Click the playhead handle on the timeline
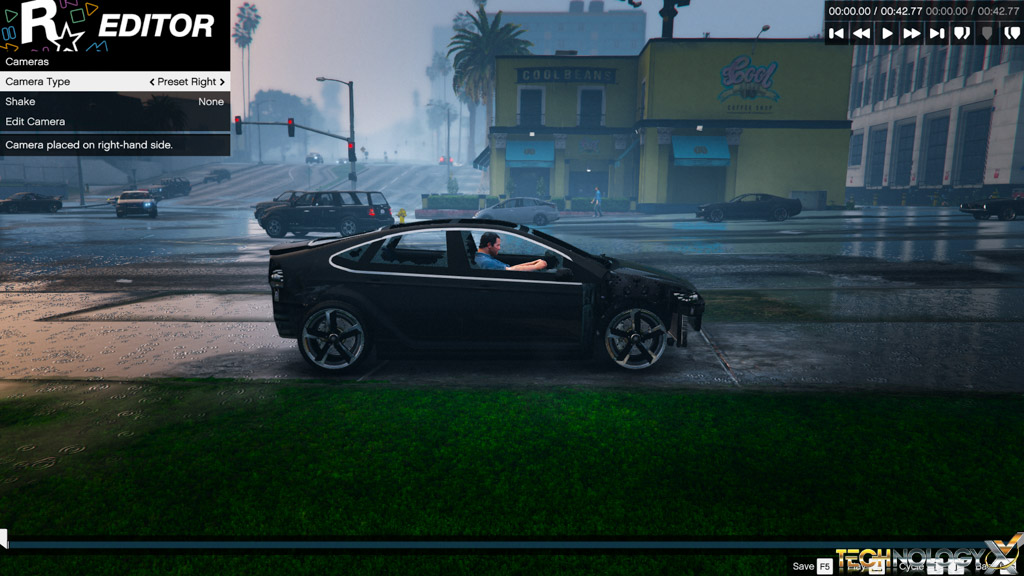The height and width of the screenshot is (576, 1024). (3, 540)
